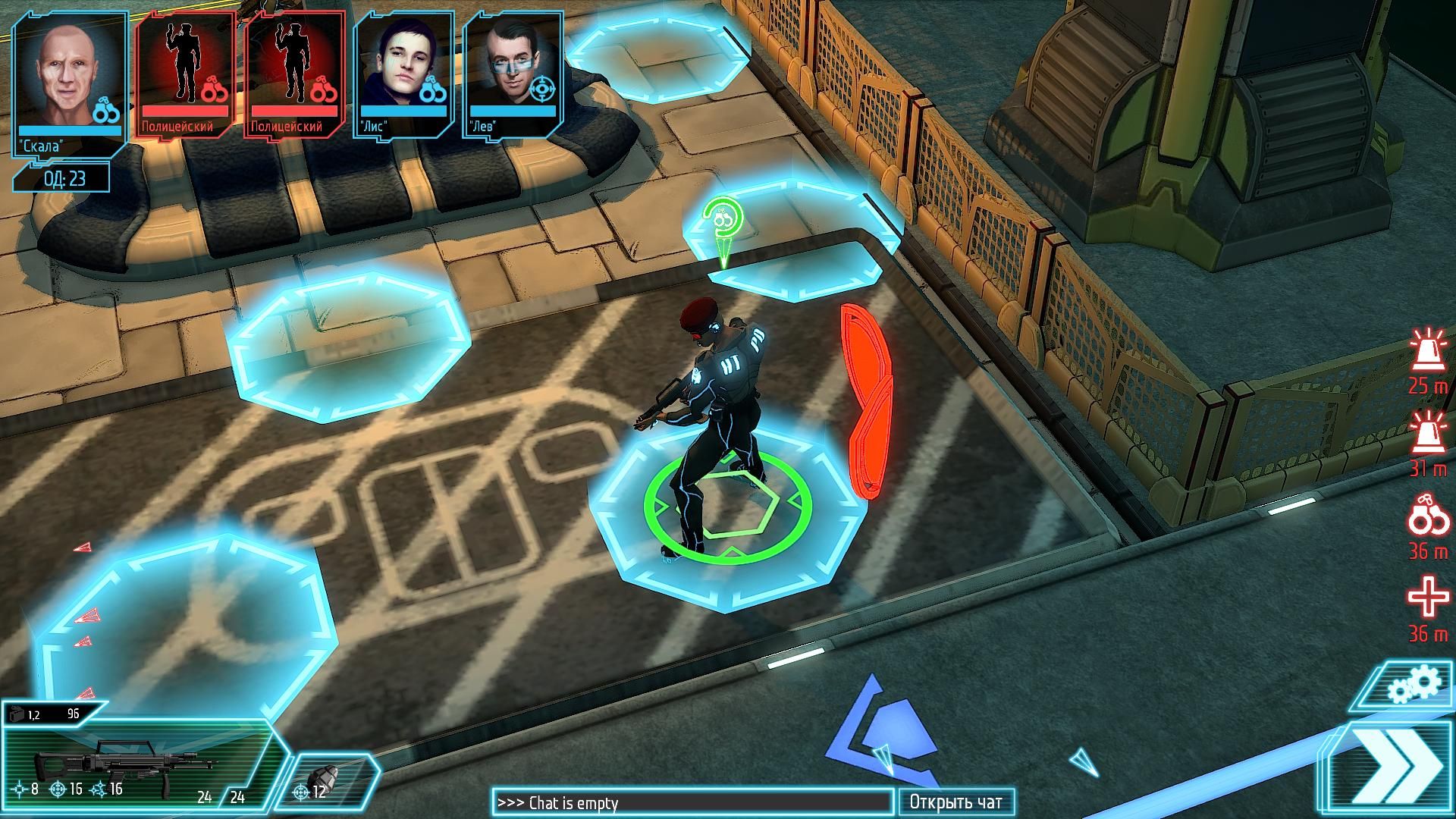Choose the "Лев" character portrait
Image resolution: width=1456 pixels, height=819 pixels.
click(x=512, y=74)
